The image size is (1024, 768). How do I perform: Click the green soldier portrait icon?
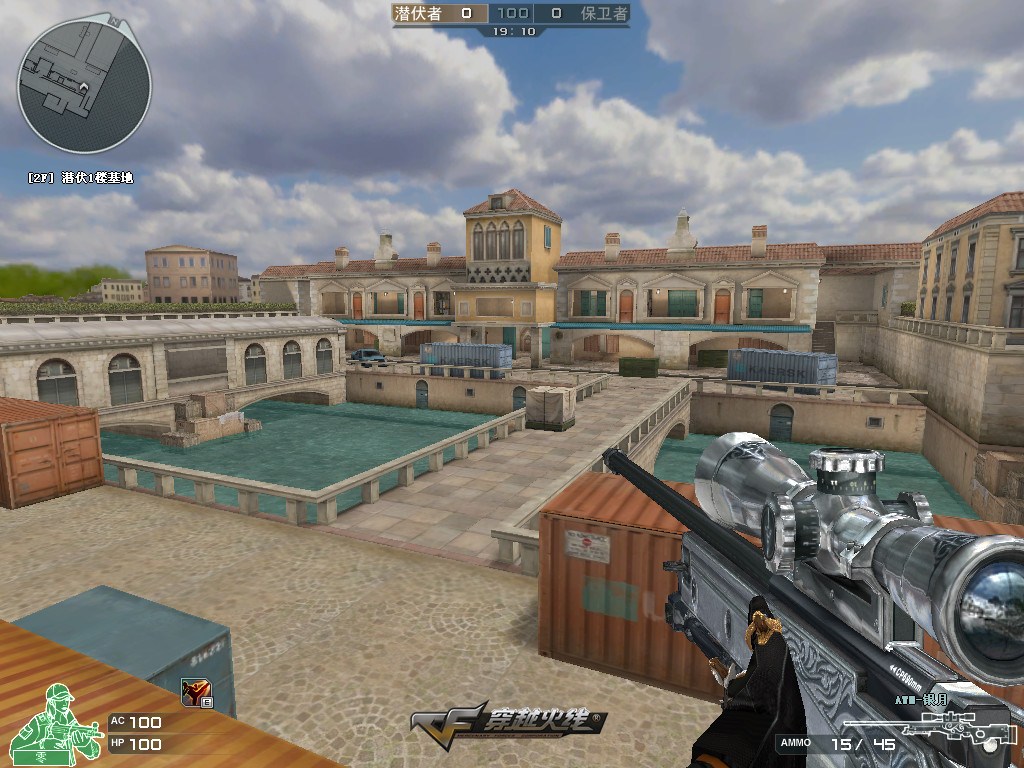64,723
